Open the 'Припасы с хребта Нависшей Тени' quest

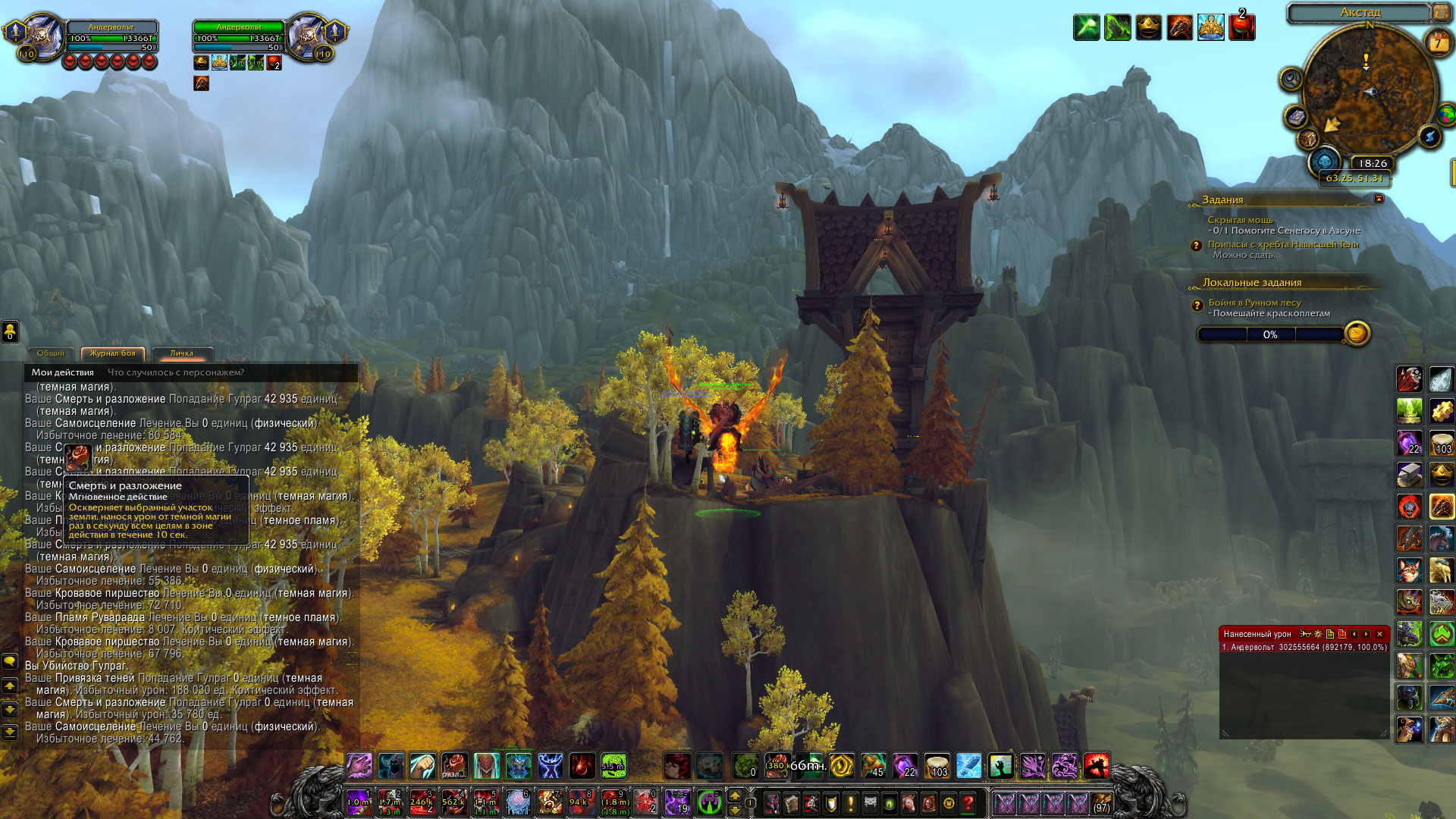click(1282, 244)
